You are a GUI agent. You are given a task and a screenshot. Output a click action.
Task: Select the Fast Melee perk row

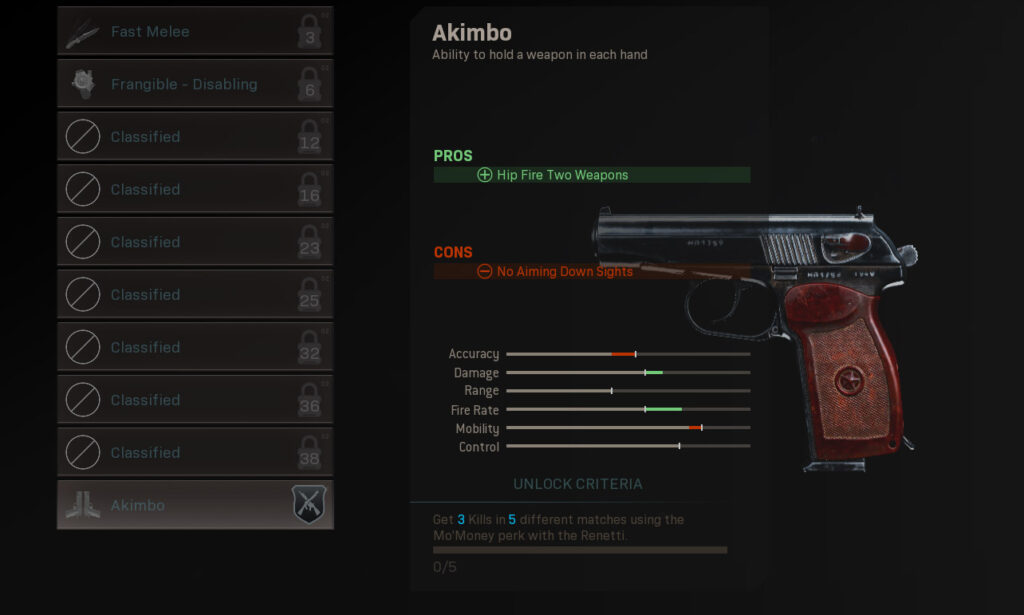(x=195, y=32)
